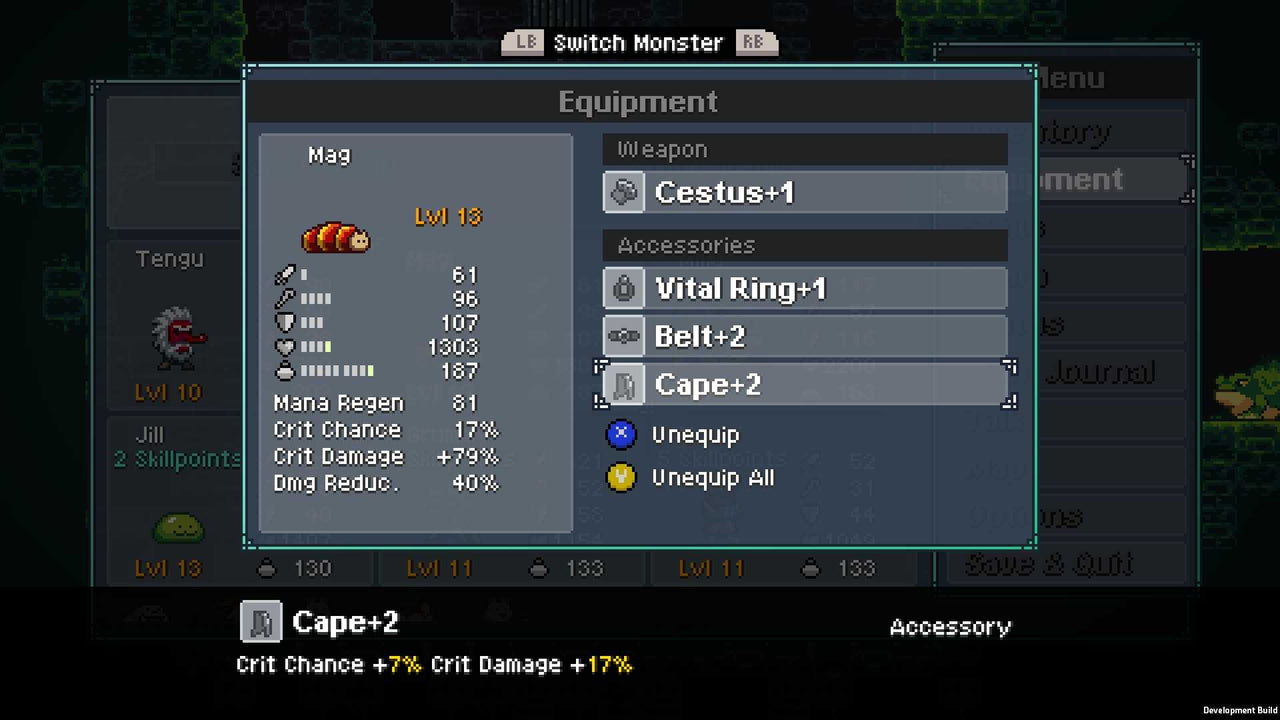Click the mana droplet stat icon
Viewport: 1280px width, 720px height.
[x=285, y=371]
